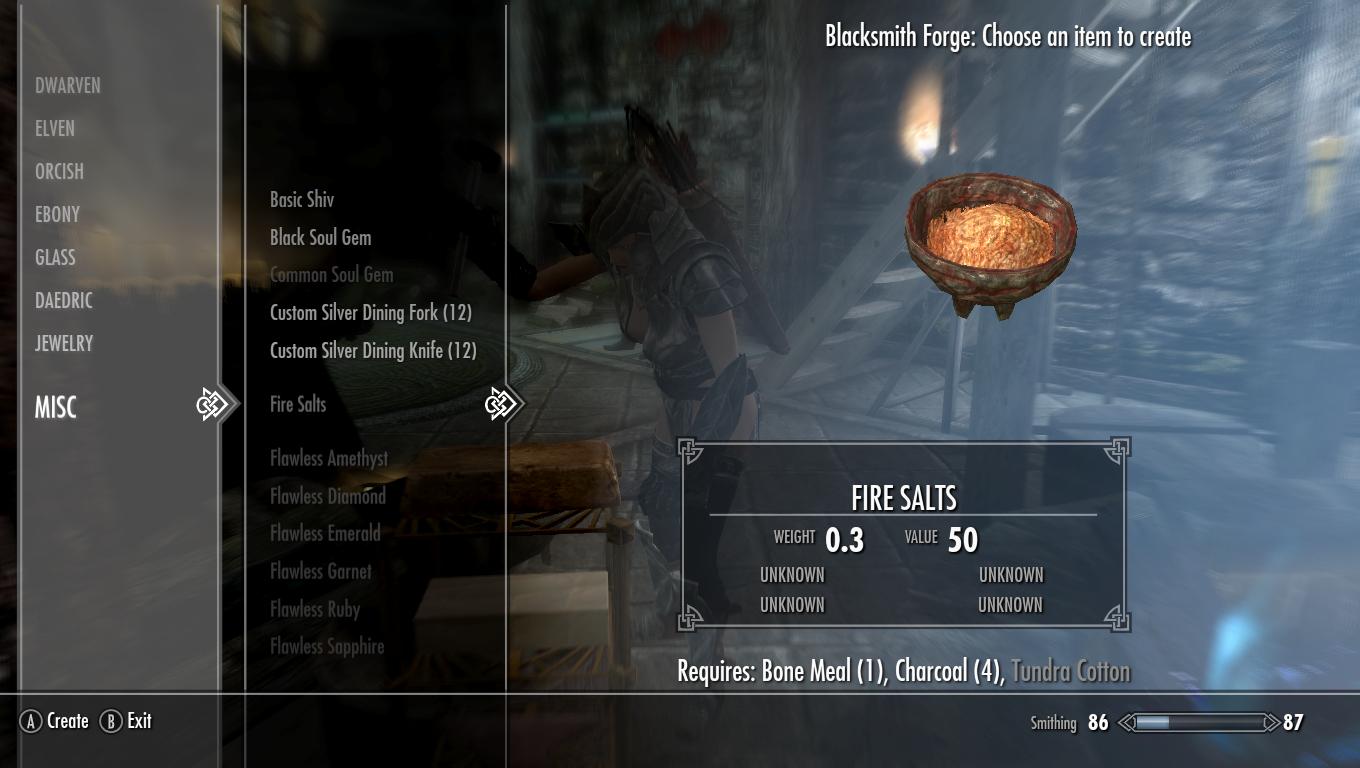Image resolution: width=1360 pixels, height=768 pixels.
Task: Select the Flawless Diamond entry
Action: (327, 496)
